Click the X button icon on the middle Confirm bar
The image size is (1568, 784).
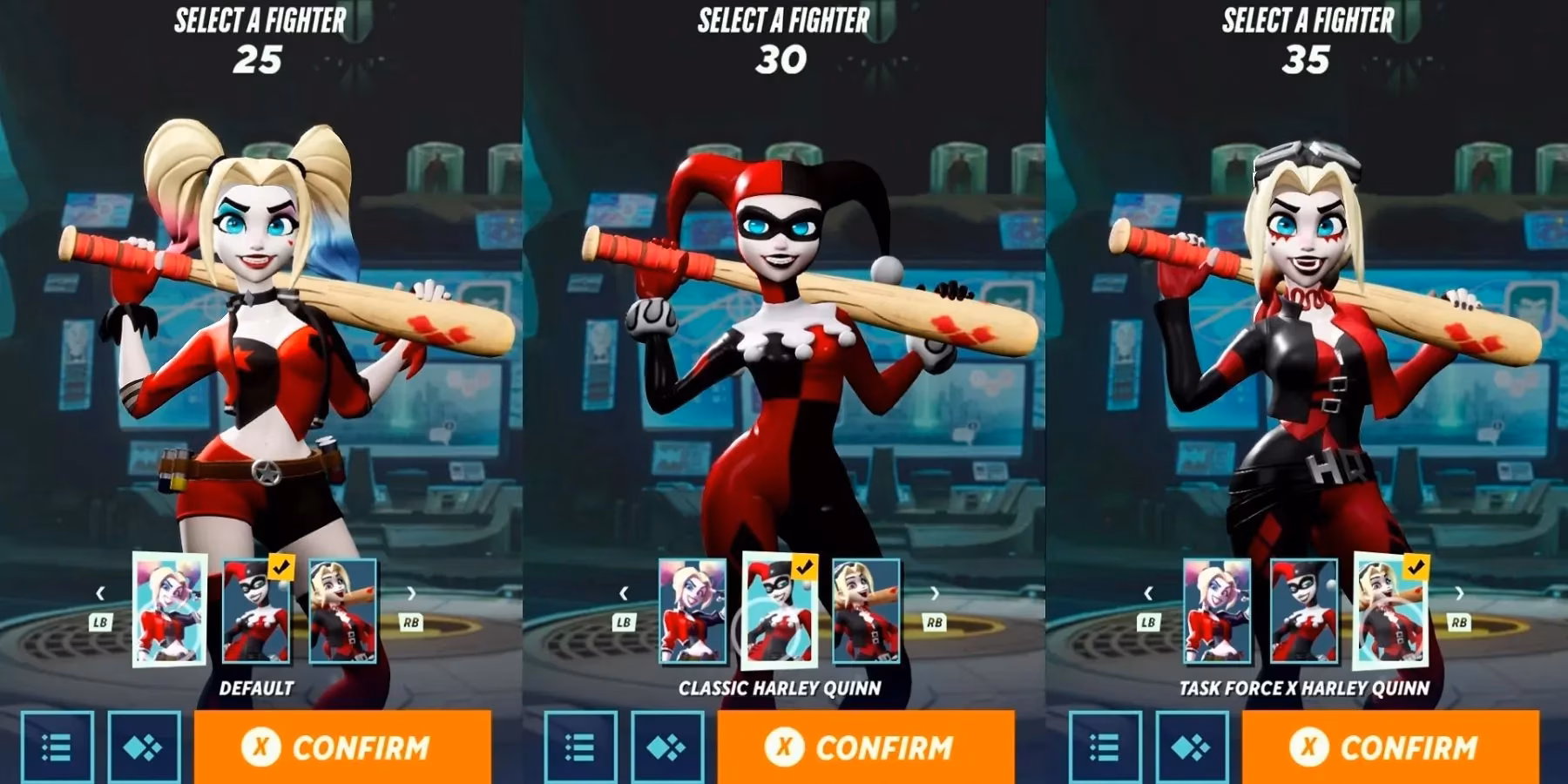click(787, 747)
